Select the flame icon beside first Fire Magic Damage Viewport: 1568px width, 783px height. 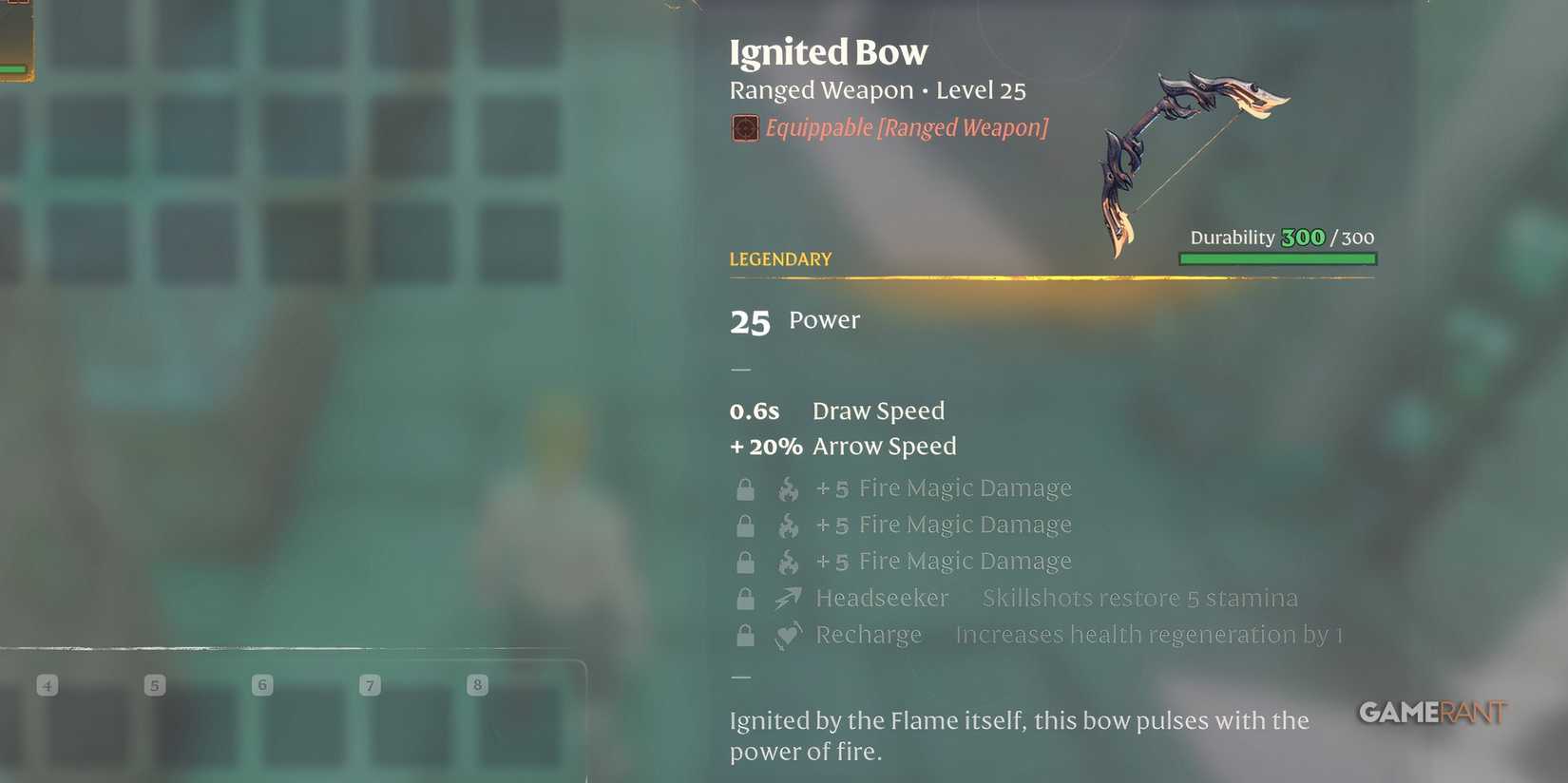point(789,487)
